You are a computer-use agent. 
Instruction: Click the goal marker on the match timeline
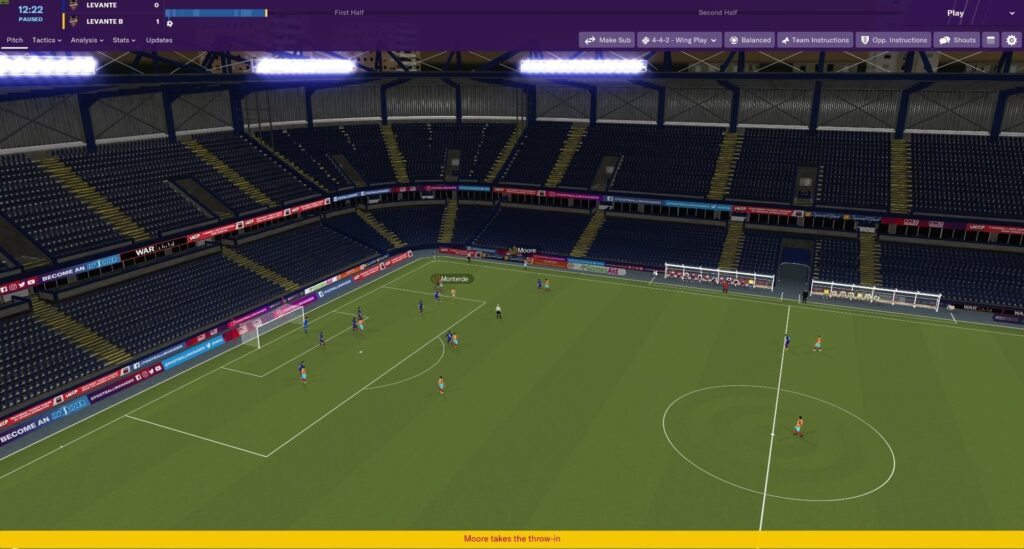point(170,23)
